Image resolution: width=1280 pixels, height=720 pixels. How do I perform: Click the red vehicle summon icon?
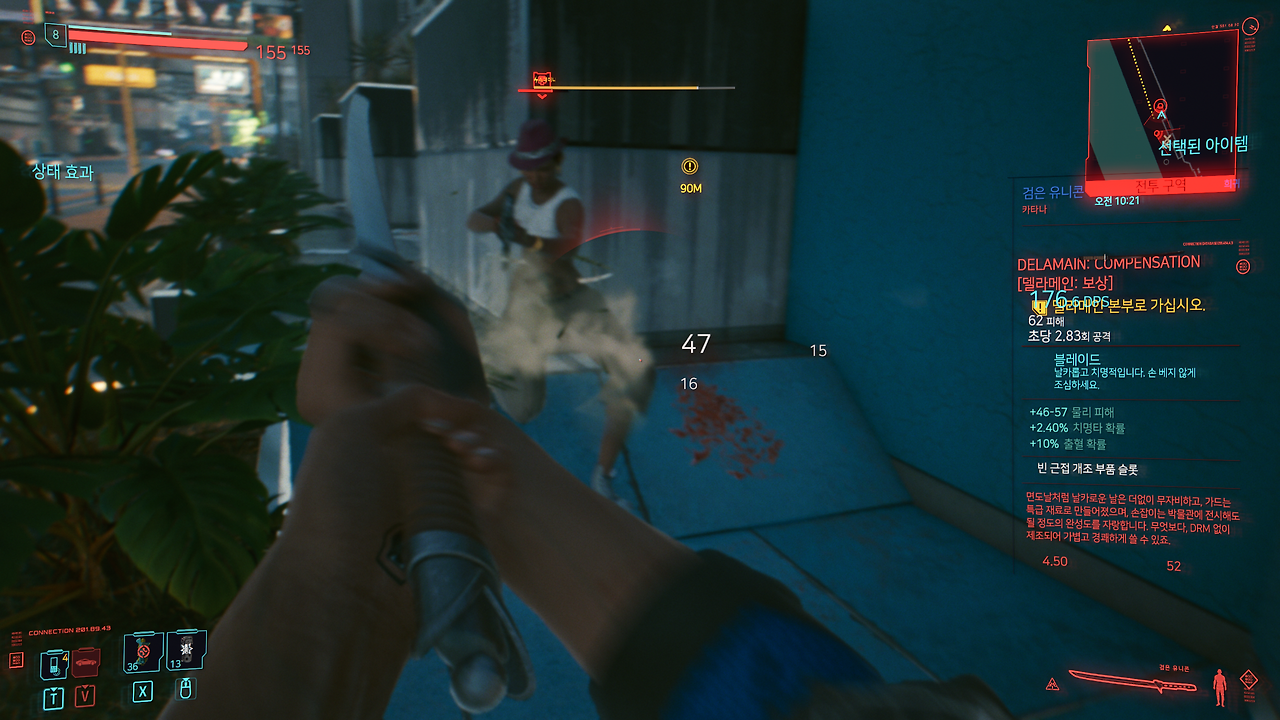86,663
